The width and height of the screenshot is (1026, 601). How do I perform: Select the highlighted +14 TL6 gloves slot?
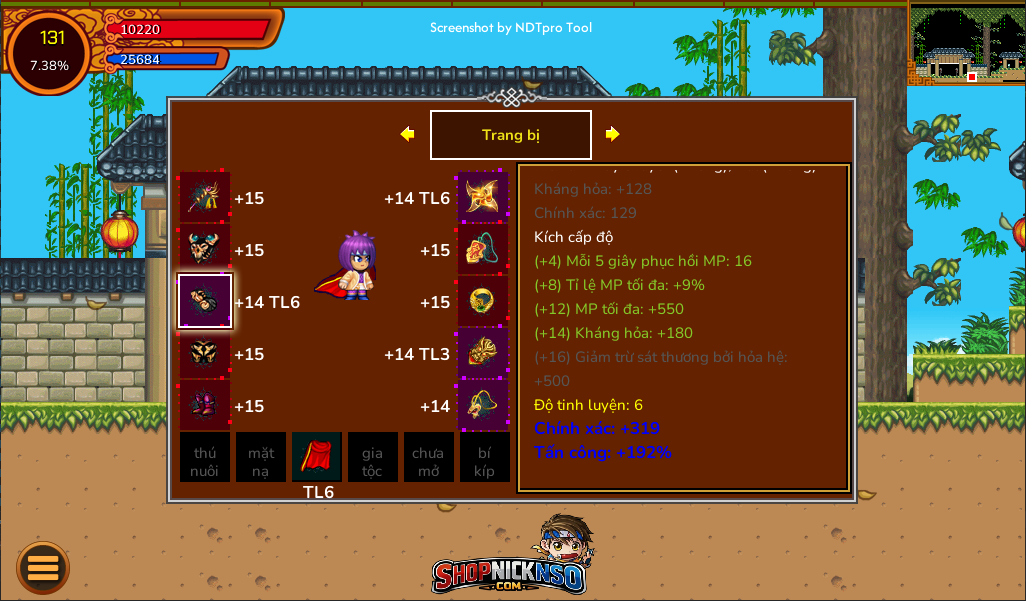(x=205, y=301)
